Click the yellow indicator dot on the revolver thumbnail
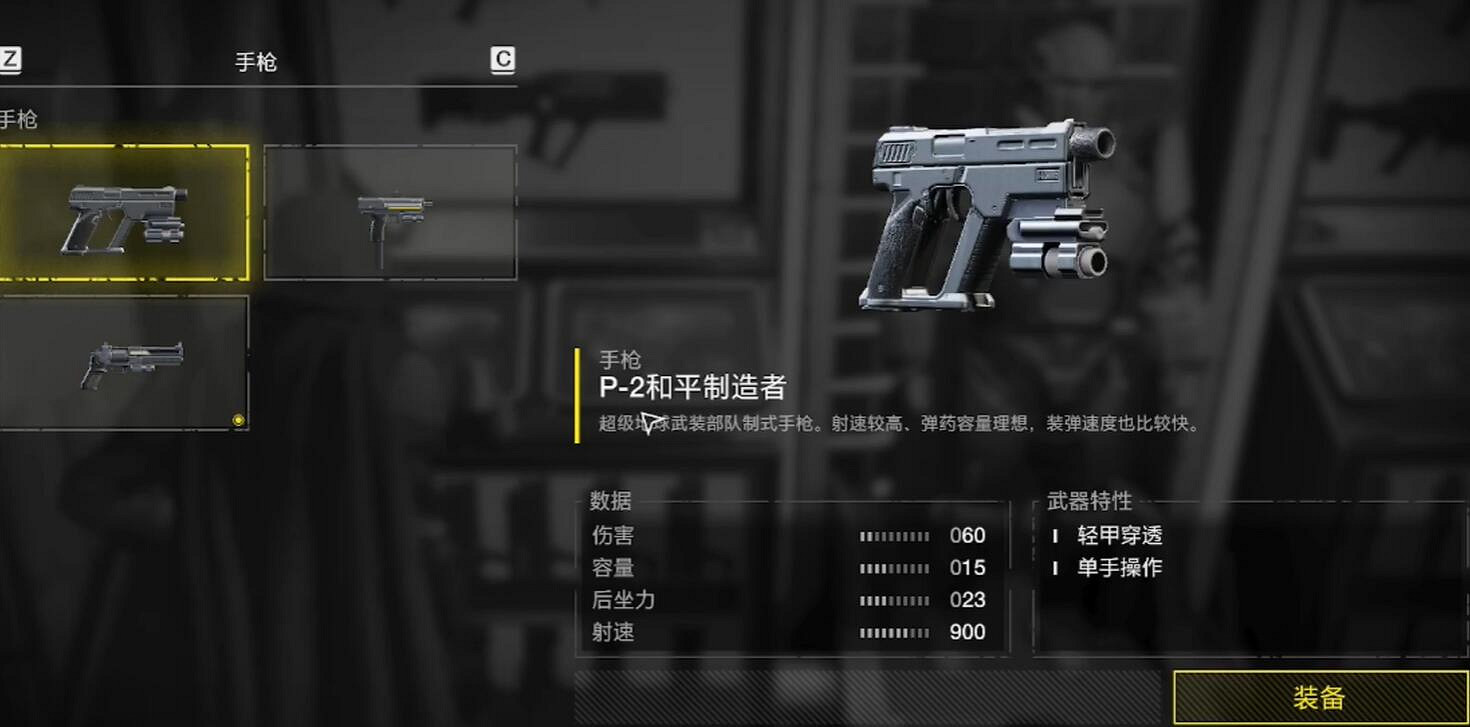This screenshot has width=1470, height=727. point(240,421)
